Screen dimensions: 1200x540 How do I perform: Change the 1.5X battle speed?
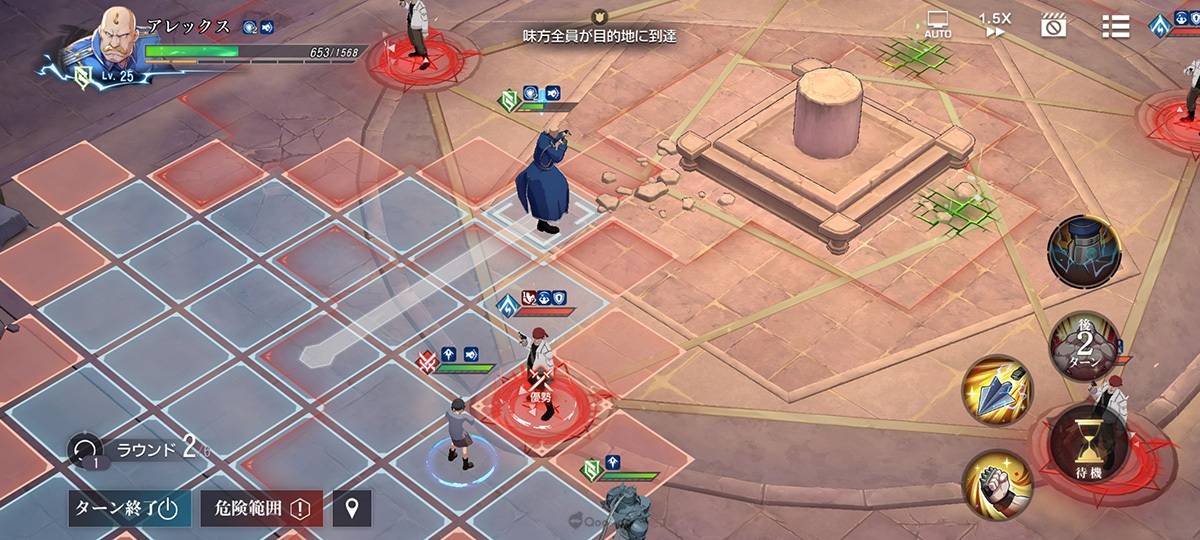(994, 25)
